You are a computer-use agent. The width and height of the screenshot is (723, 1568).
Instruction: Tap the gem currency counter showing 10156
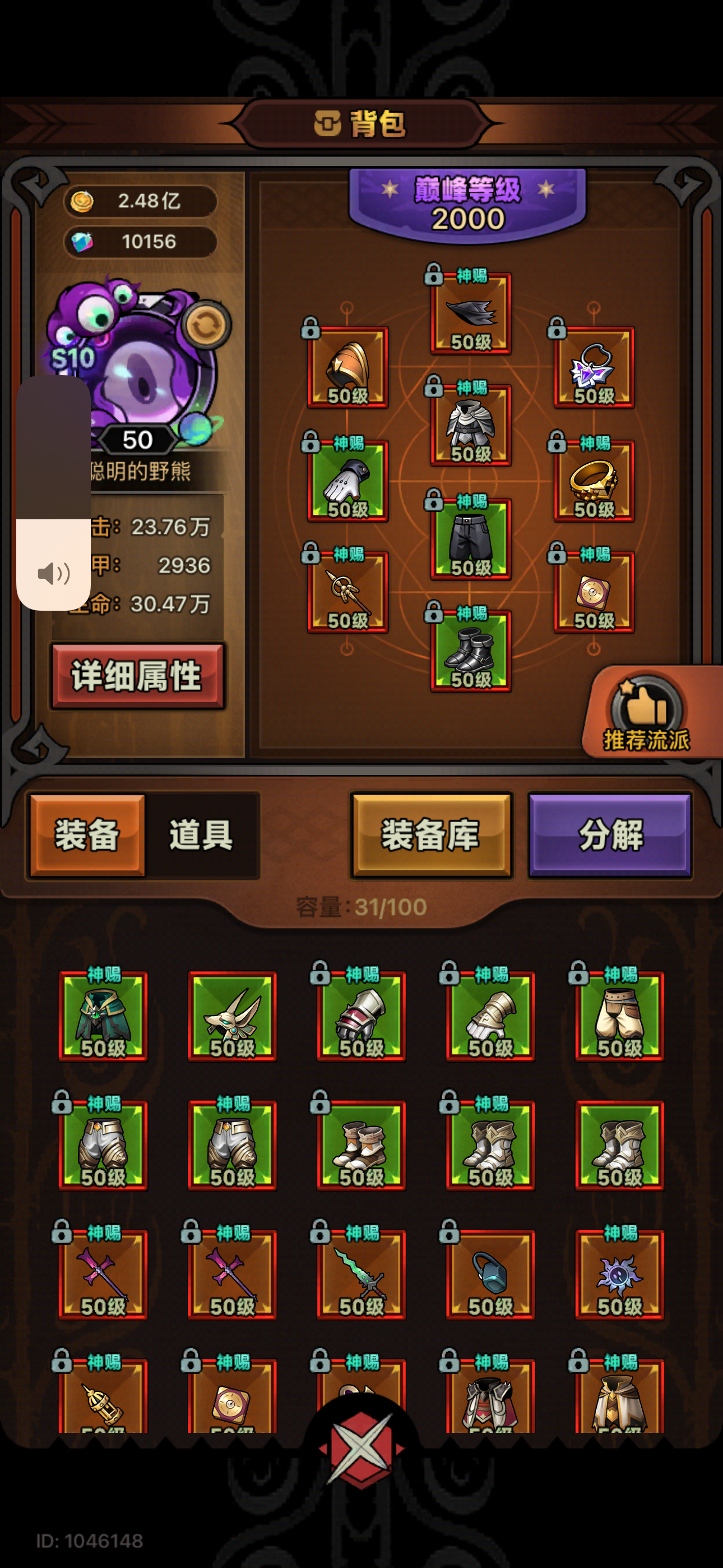tap(140, 242)
